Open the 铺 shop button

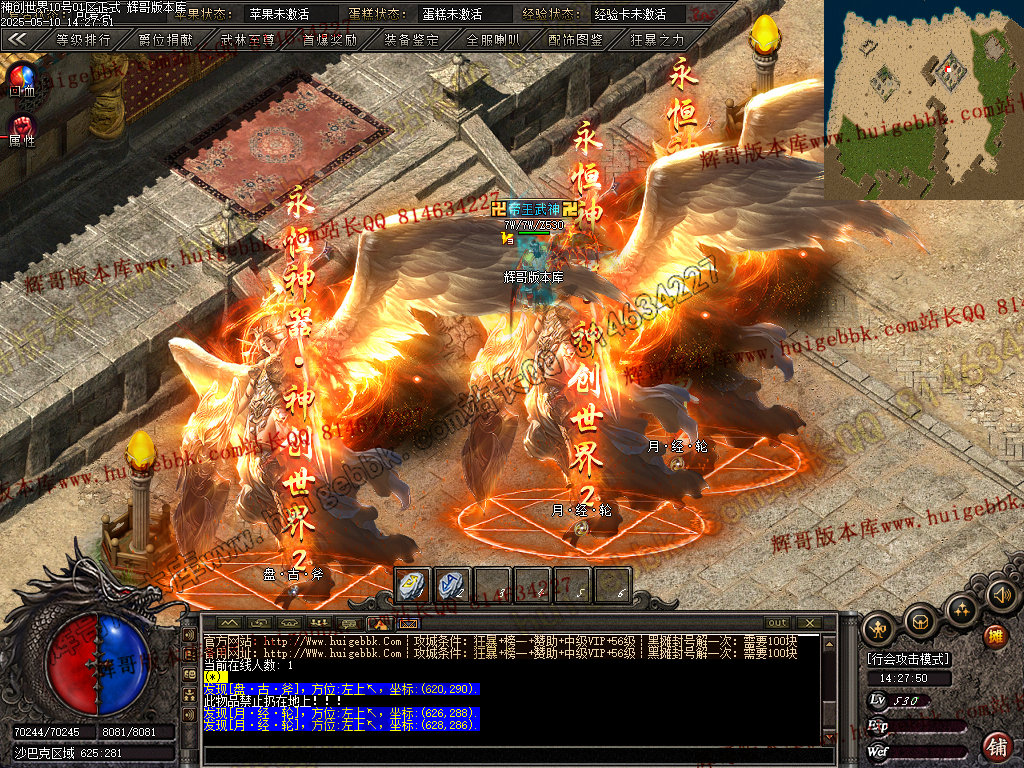coord(996,745)
